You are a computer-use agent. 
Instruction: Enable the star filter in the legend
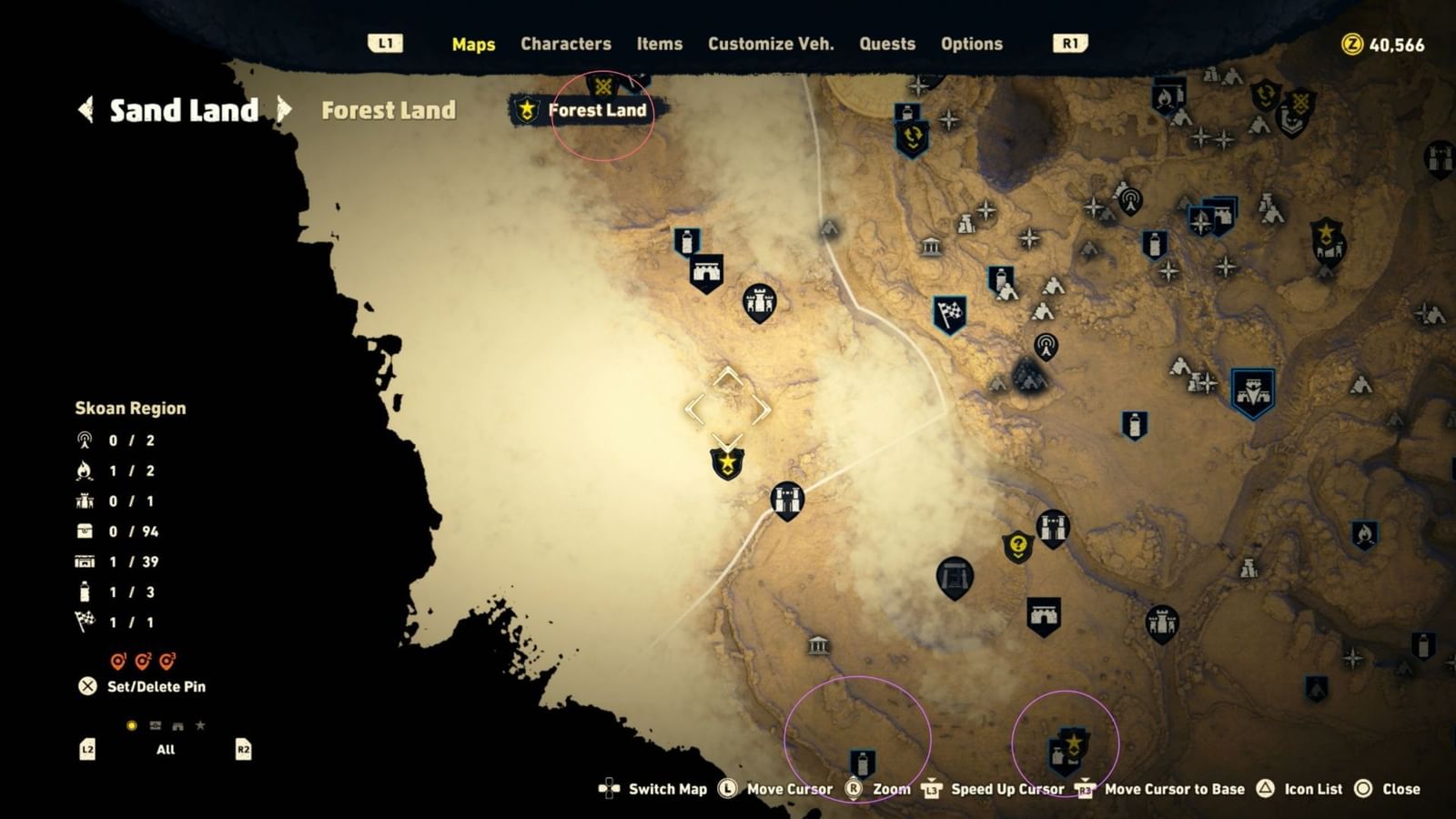click(201, 724)
